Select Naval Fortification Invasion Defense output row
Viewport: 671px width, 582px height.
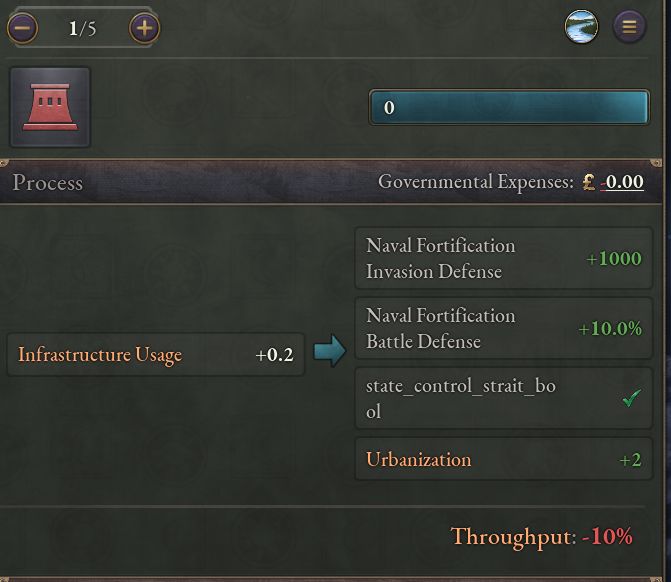click(x=503, y=259)
